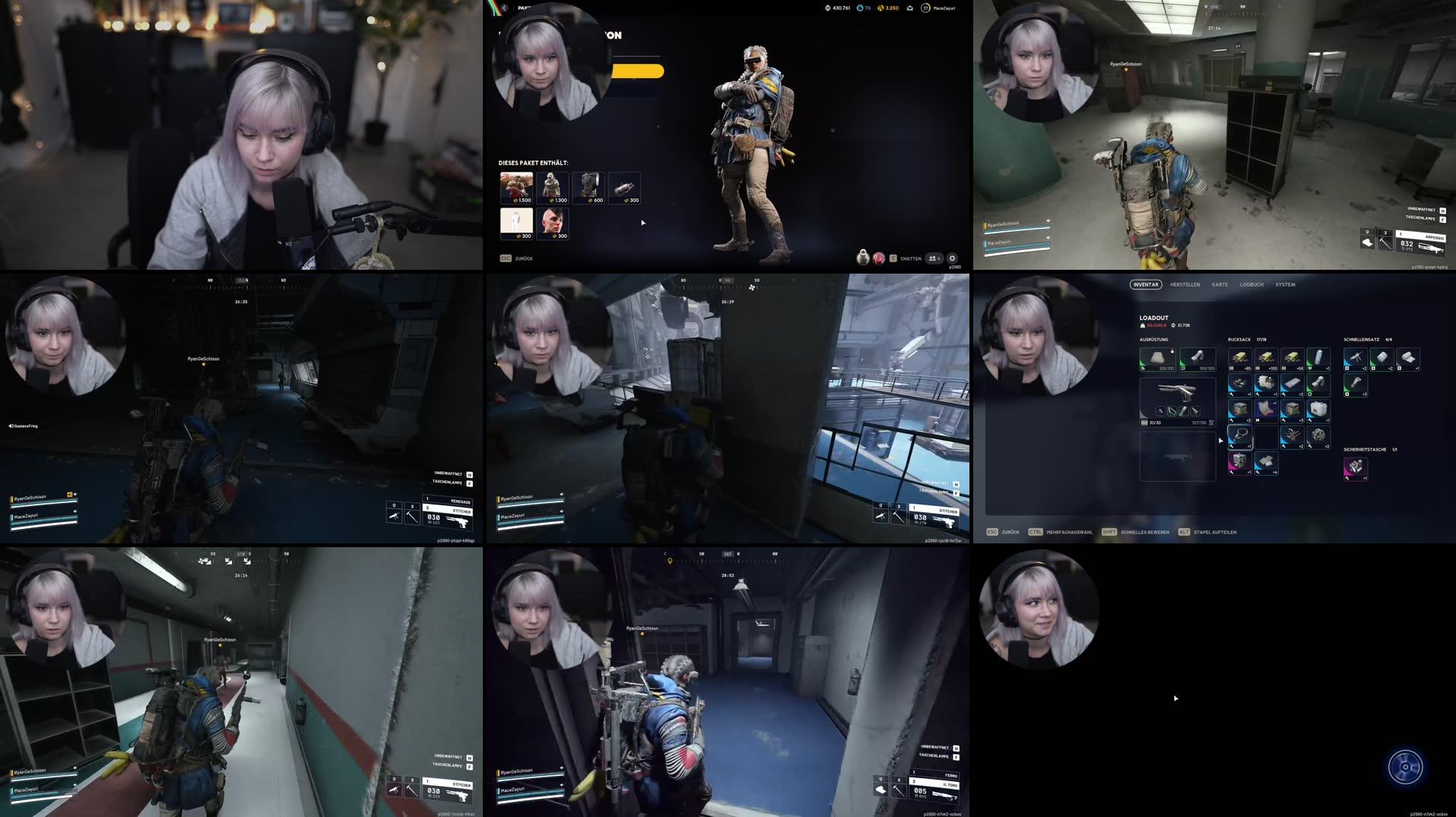Viewport: 1456px width, 817px height.
Task: Open the KARTE tab in the inventory menu
Action: pos(1220,285)
